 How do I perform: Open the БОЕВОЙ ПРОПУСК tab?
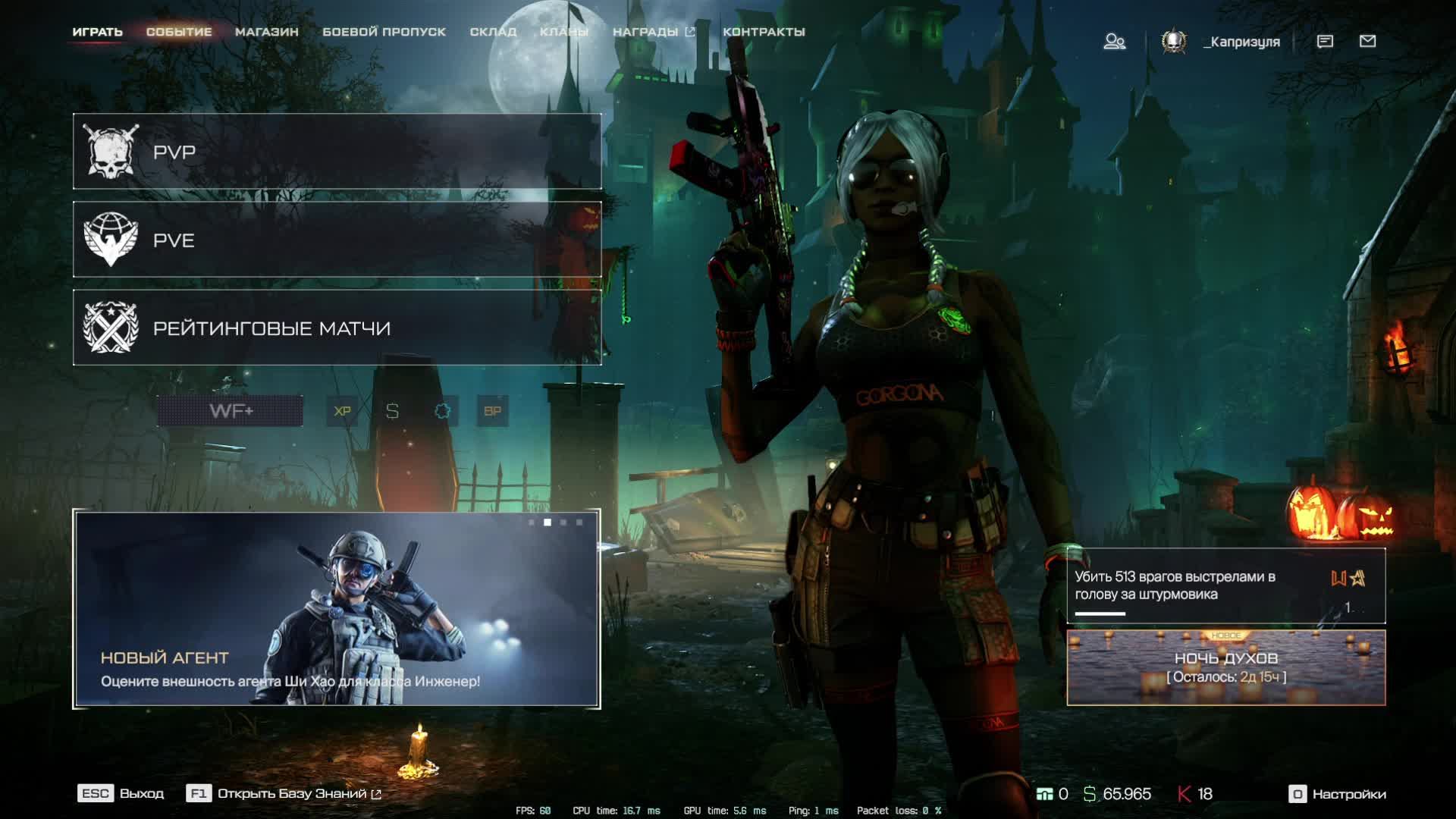tap(384, 32)
